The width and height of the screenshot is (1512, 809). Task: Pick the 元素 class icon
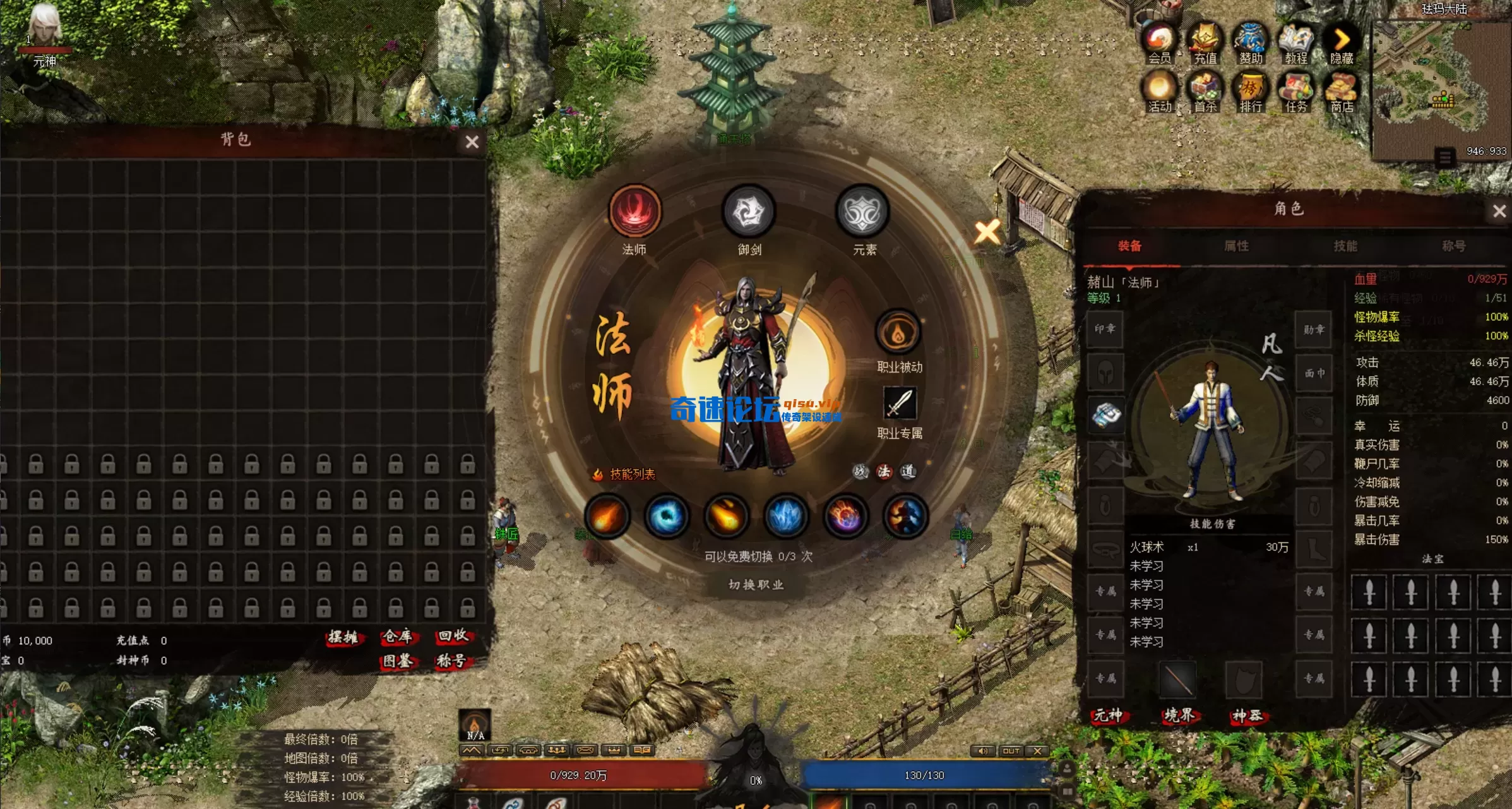click(863, 212)
